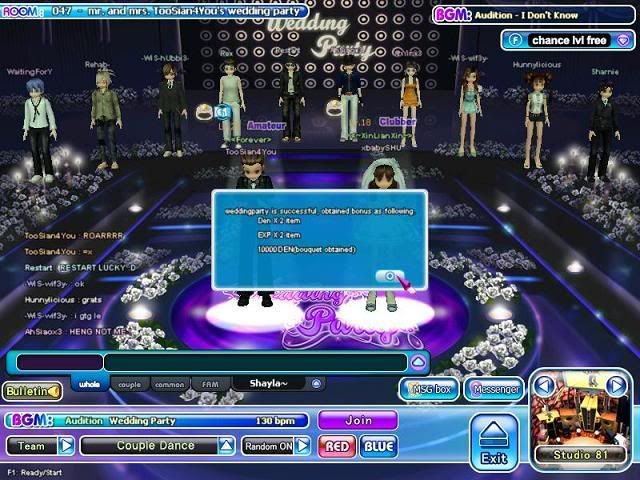Expand the chat box arrow

click(419, 362)
